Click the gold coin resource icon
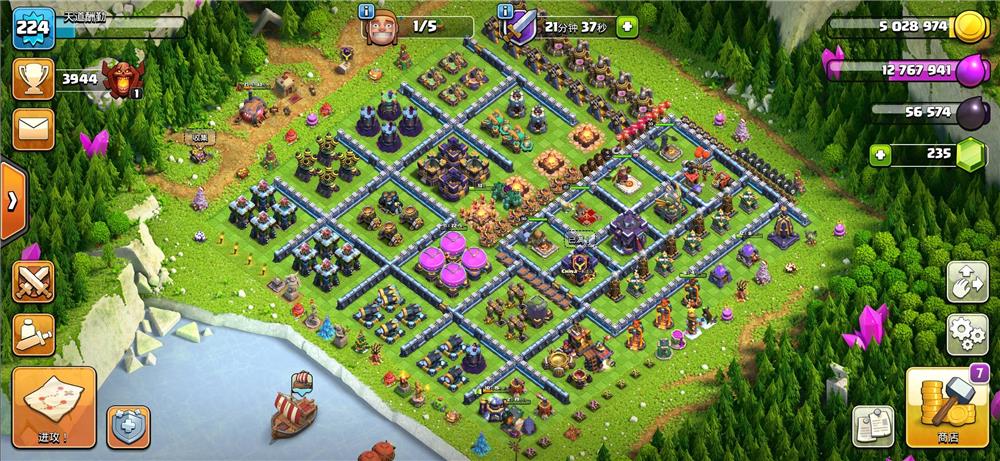1000x461 pixels. pos(968,28)
